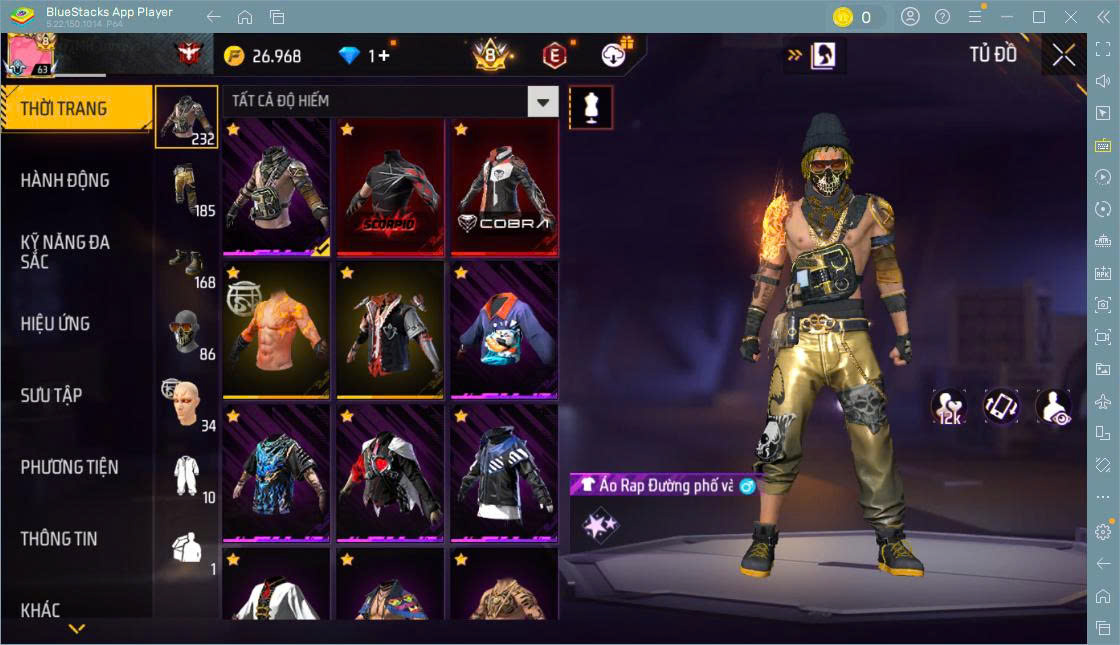1120x645 pixels.
Task: Close the TỦ ĐỒ wardrobe screen
Action: pos(1063,55)
